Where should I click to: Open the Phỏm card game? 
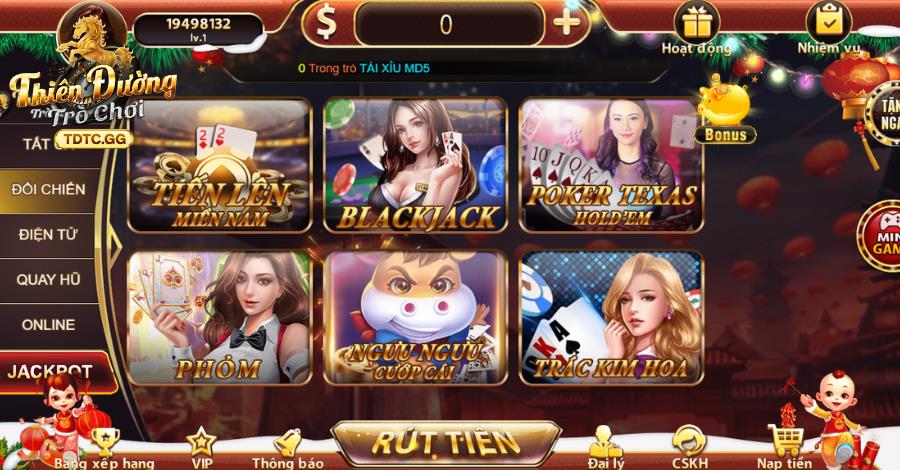[x=220, y=317]
